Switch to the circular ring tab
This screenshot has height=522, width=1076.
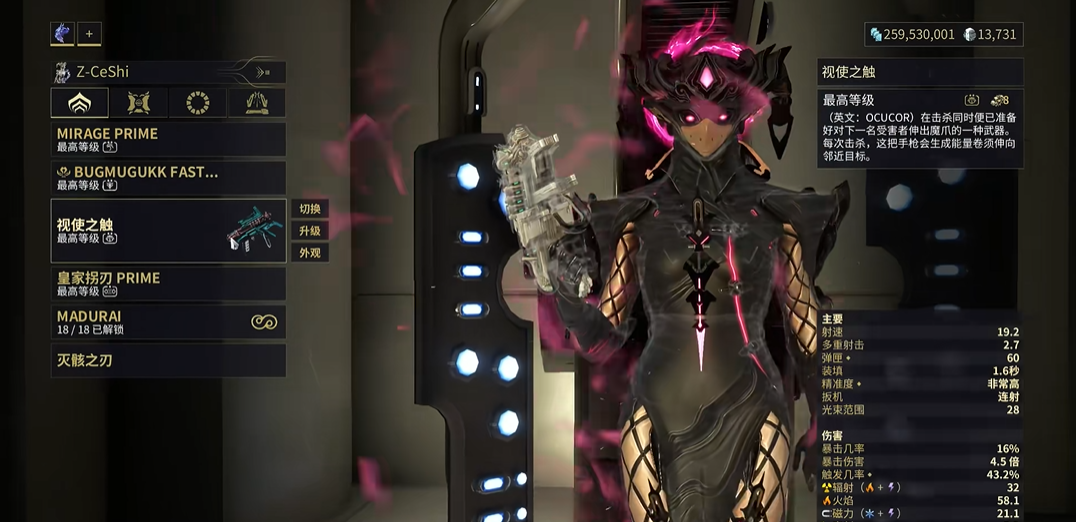coord(198,103)
